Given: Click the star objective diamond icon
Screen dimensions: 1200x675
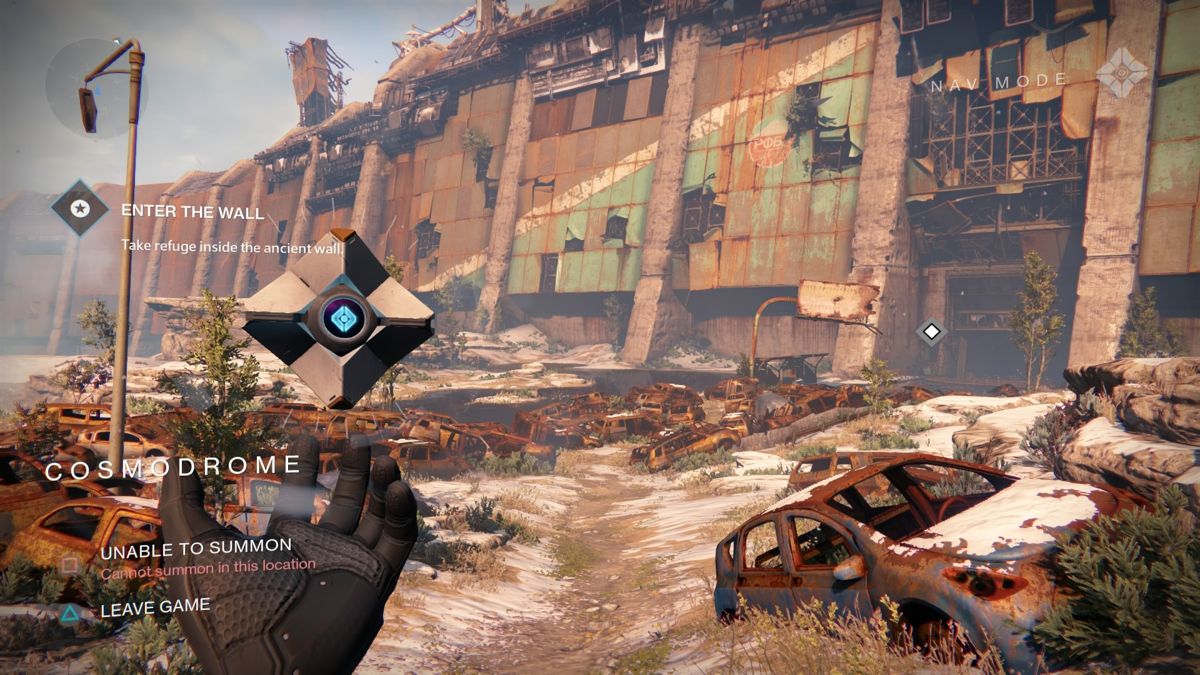Looking at the screenshot, I should 80,208.
